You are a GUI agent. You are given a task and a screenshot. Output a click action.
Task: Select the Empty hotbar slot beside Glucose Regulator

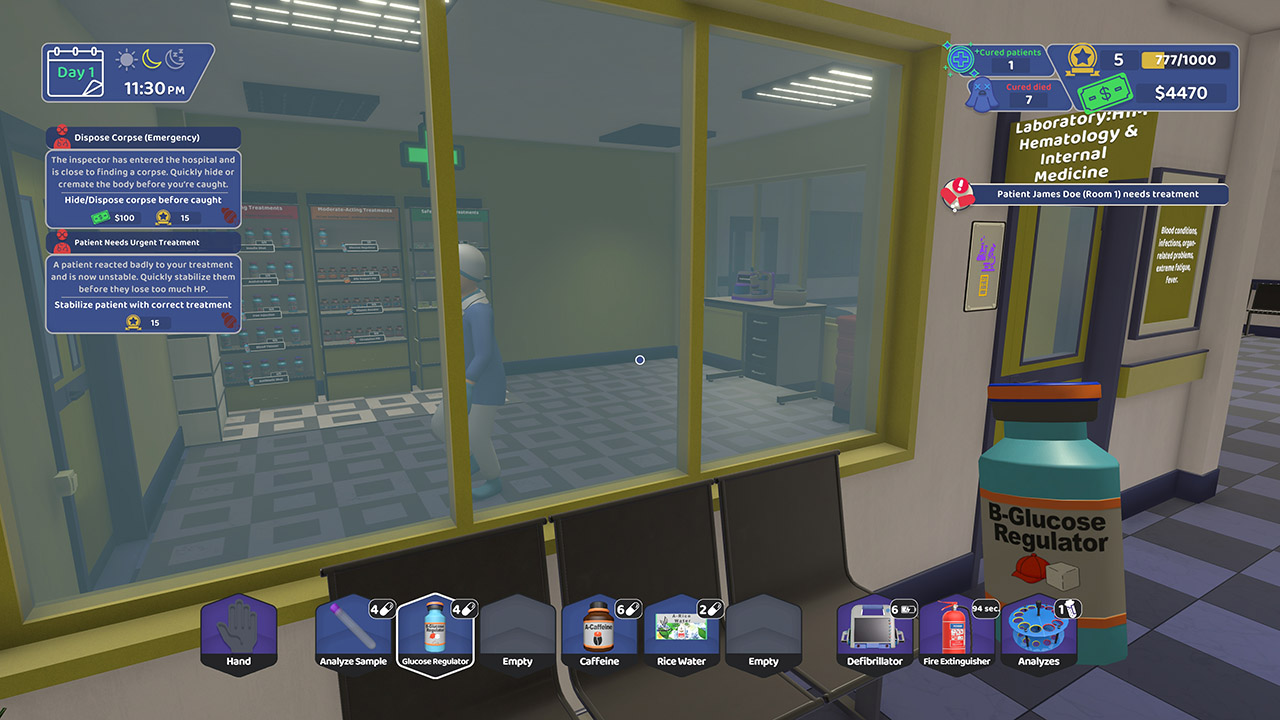coord(519,635)
